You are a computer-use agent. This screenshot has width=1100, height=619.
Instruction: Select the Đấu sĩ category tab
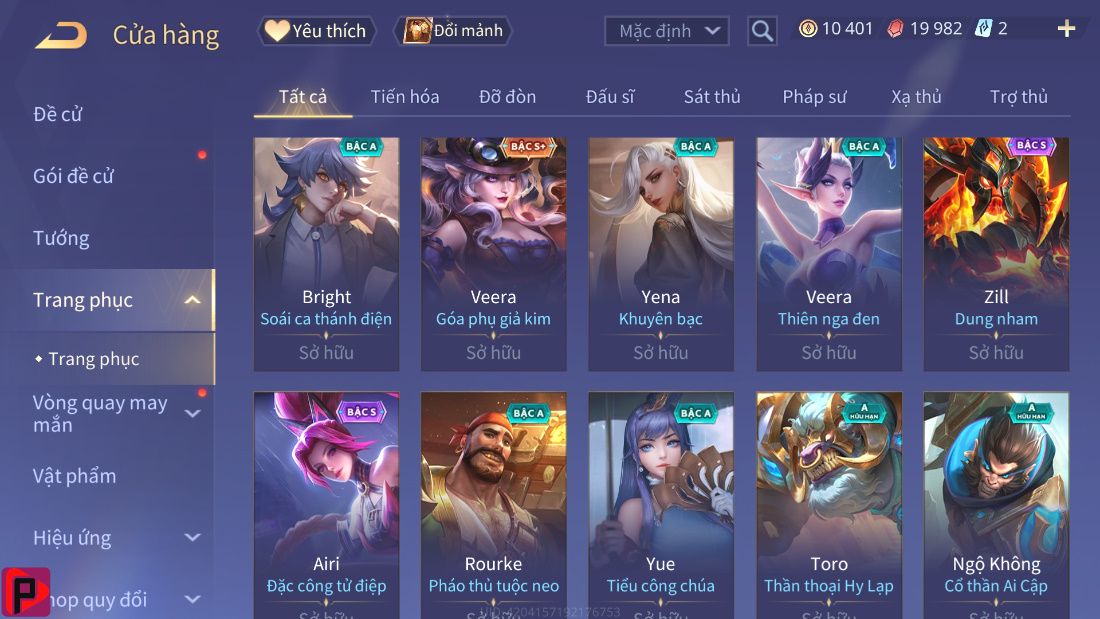coord(610,97)
